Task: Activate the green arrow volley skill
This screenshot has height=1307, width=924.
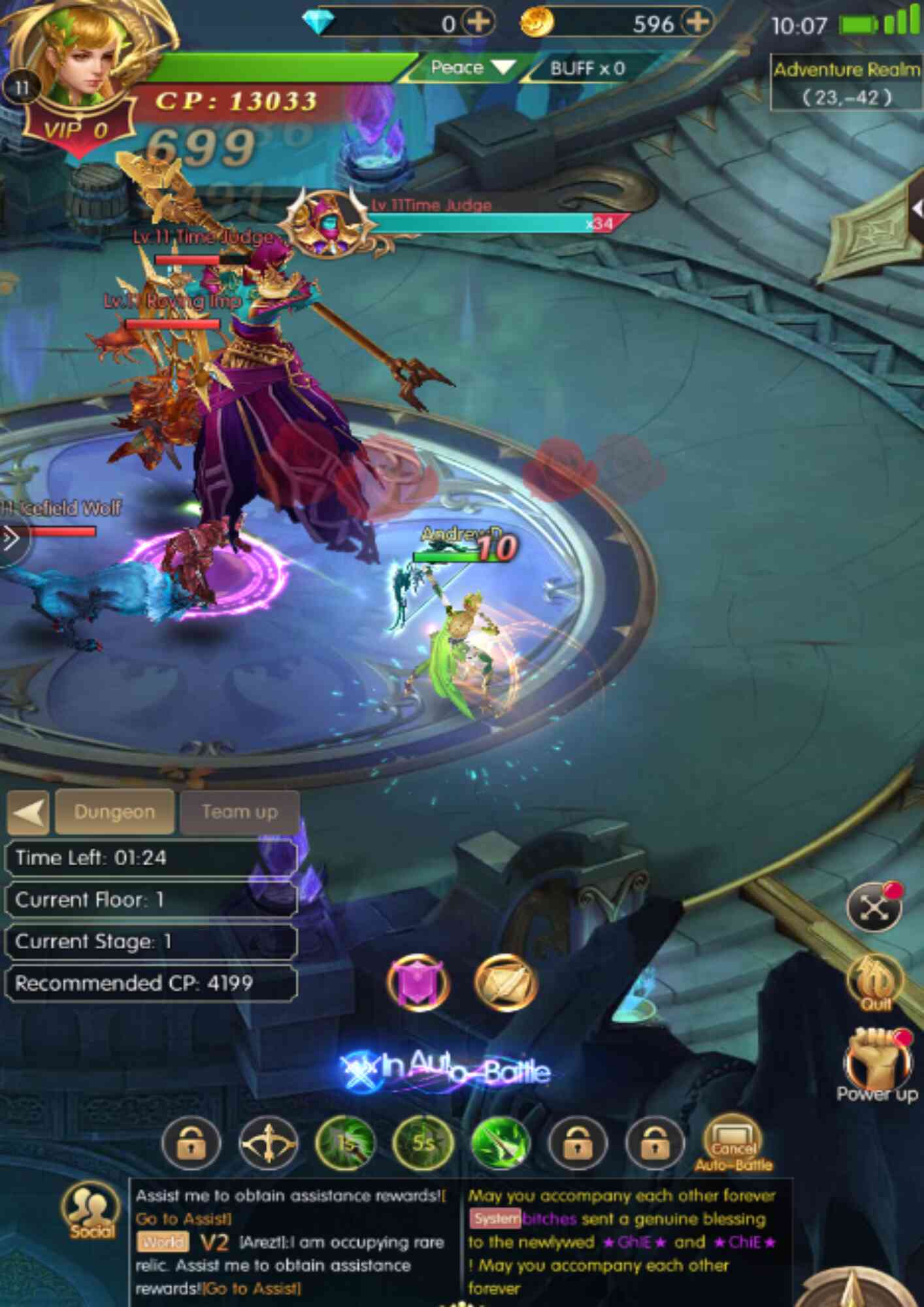Action: [500, 1143]
